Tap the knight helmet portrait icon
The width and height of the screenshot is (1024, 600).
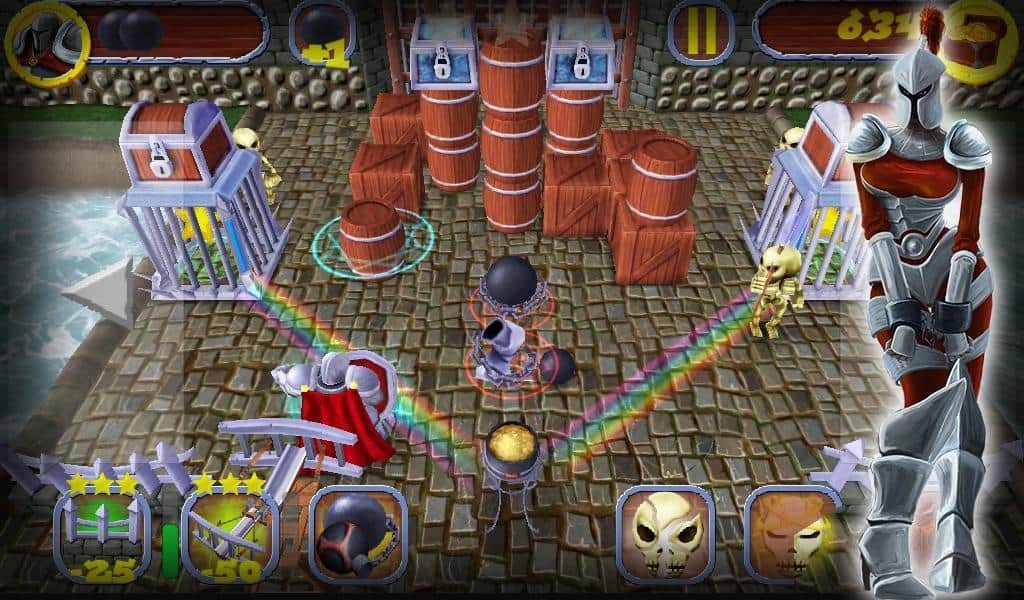click(47, 40)
